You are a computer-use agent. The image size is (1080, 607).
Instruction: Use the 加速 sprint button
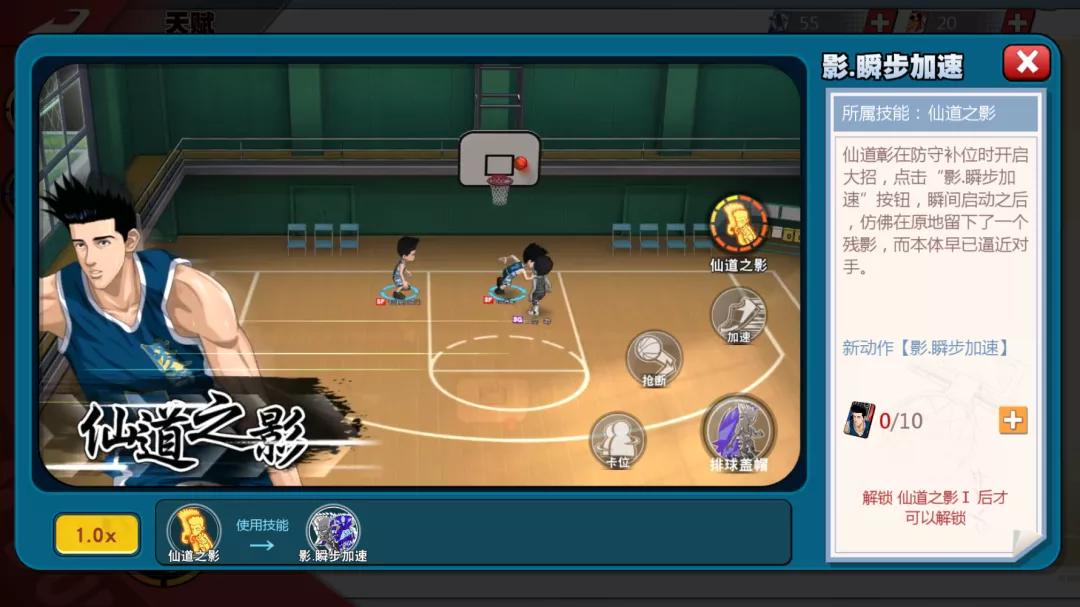tap(739, 314)
